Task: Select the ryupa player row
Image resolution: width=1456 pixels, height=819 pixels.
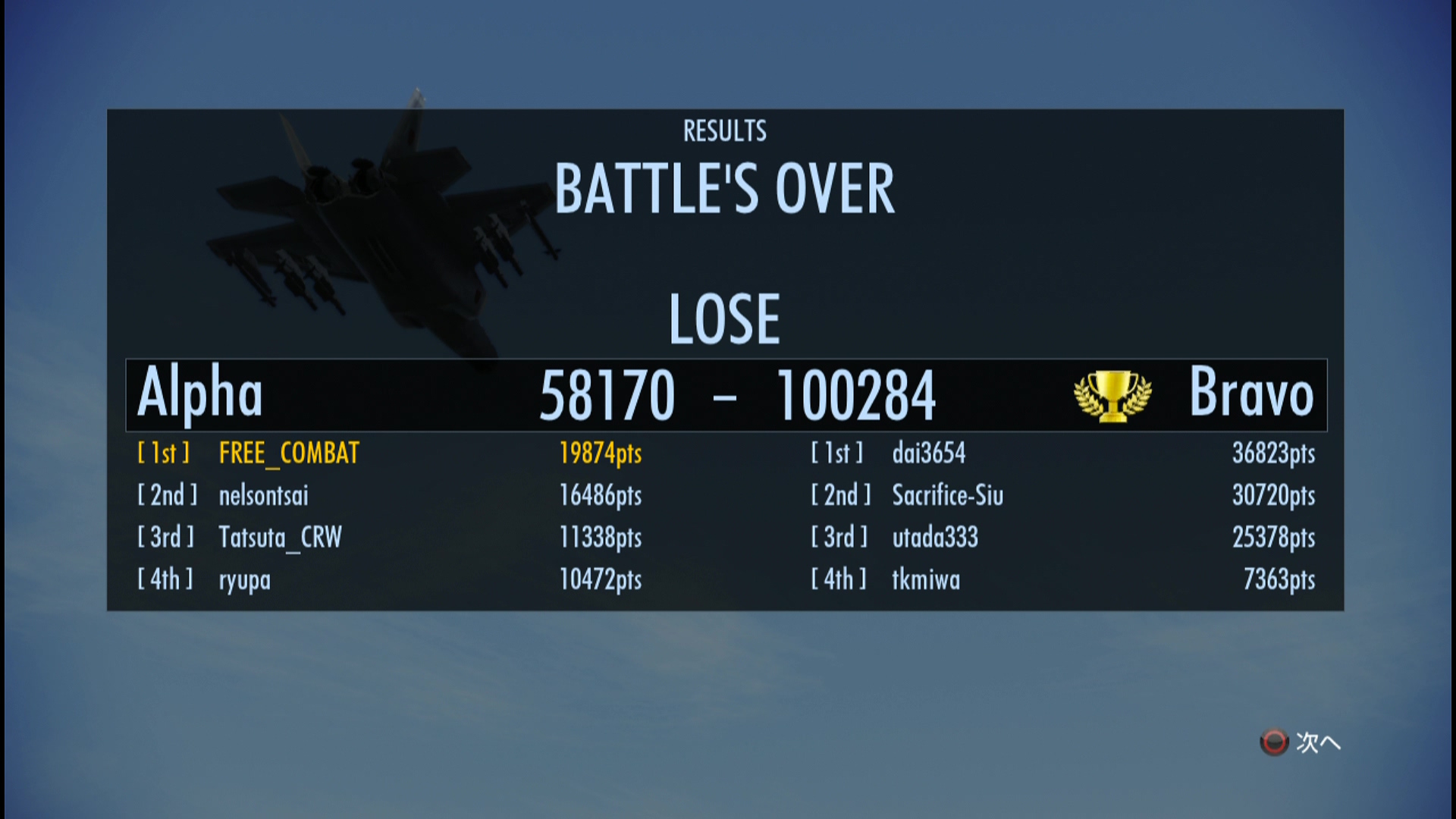Action: point(244,580)
